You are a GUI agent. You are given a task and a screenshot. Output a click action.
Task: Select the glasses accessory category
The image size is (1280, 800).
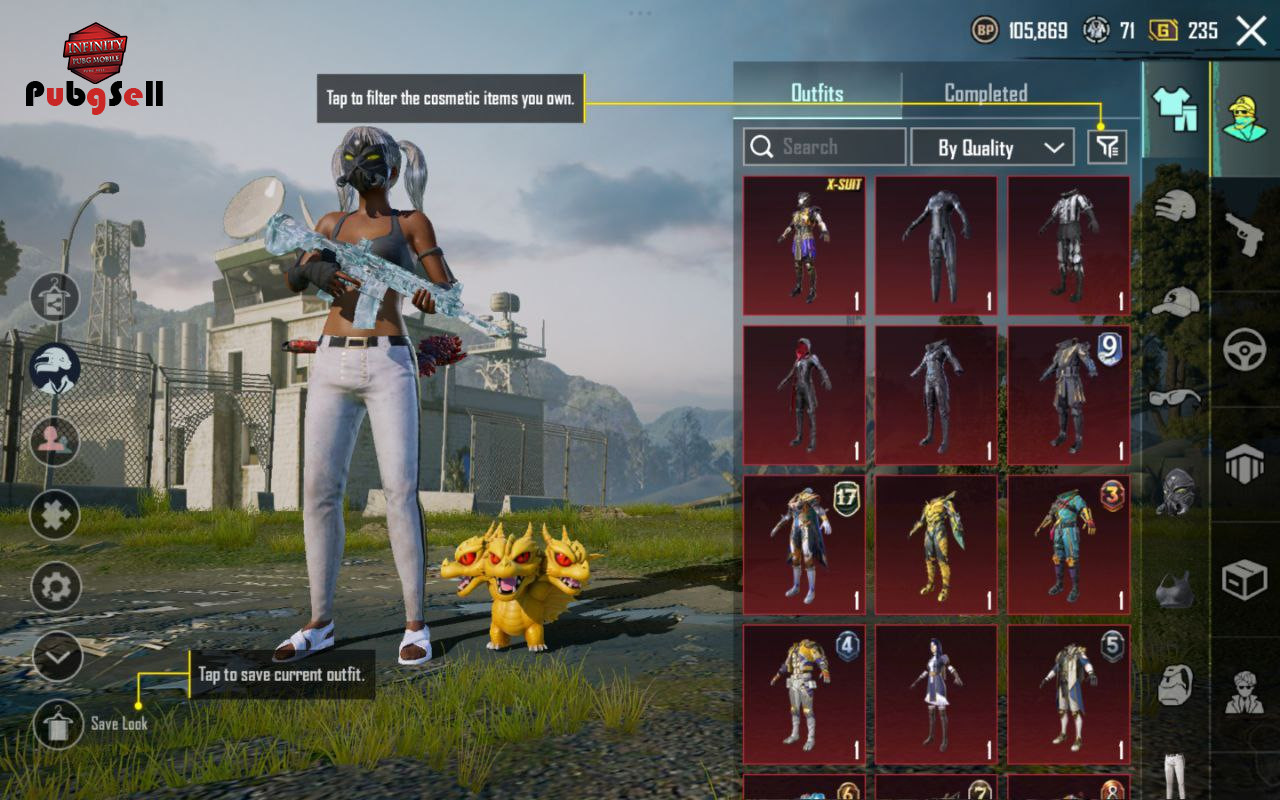pos(1176,397)
